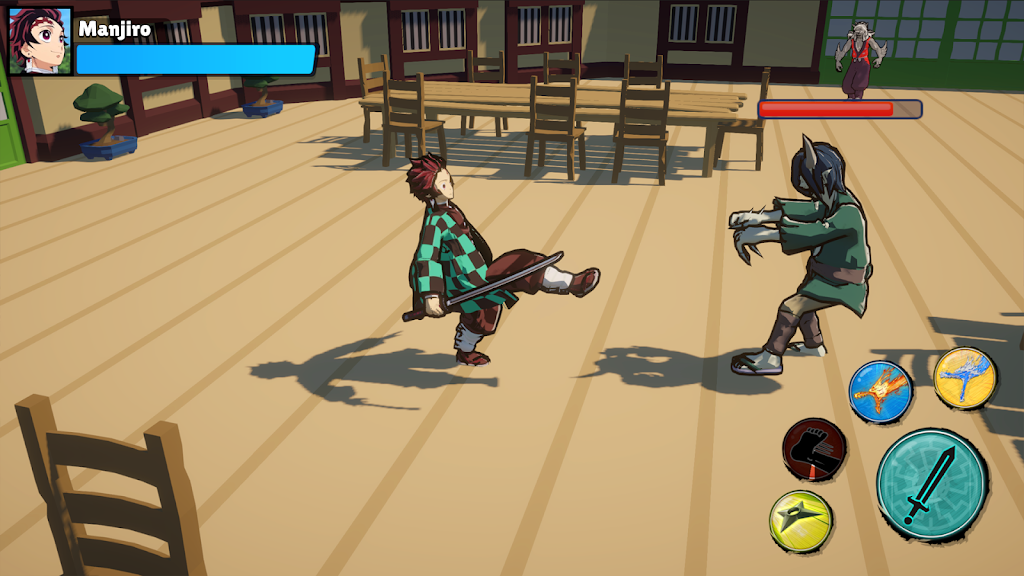The width and height of the screenshot is (1024, 576).
Task: Activate the fire kick skill
Action: click(x=880, y=391)
